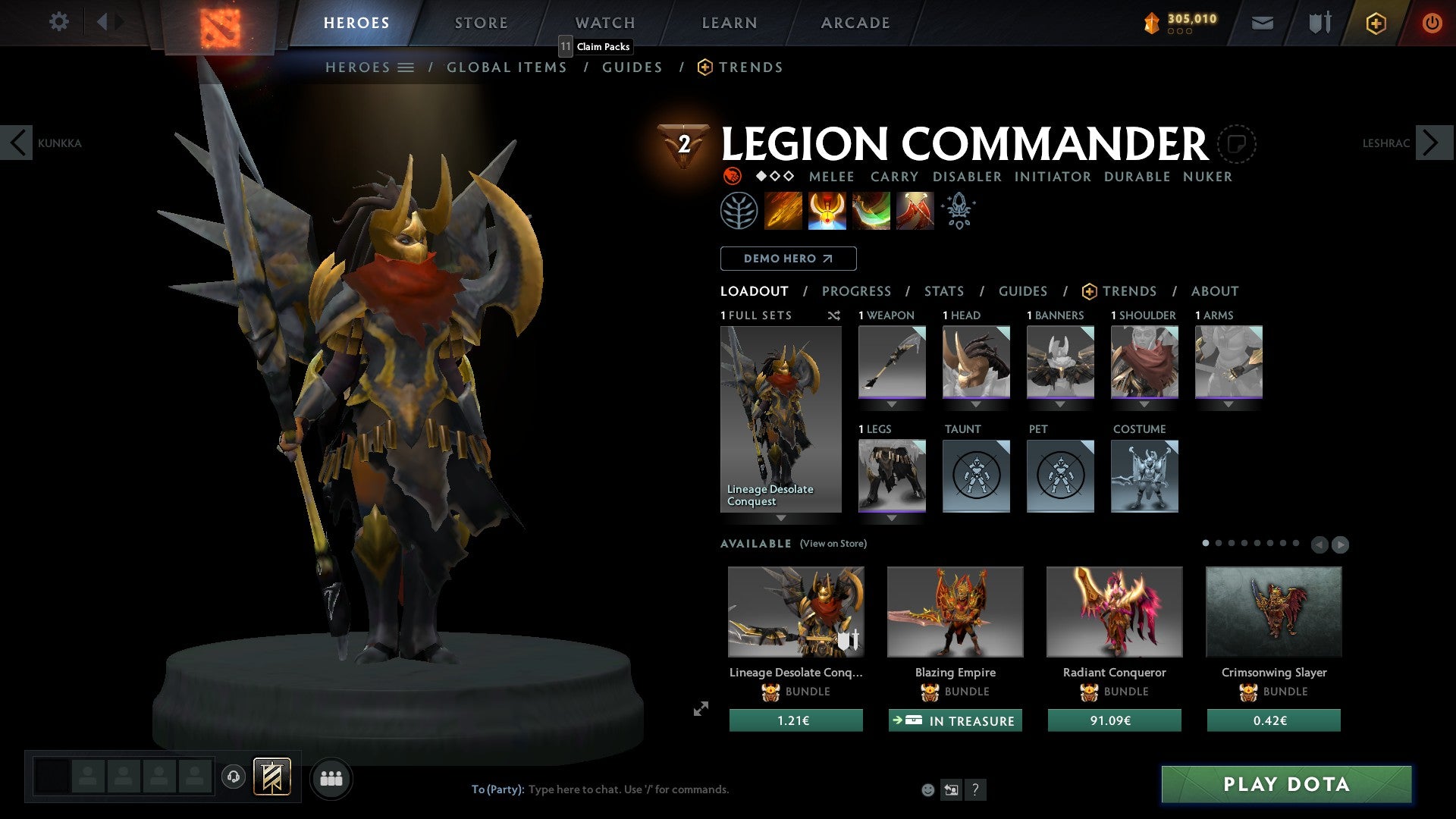Expand the Weapon slot dropdown arrow
Viewport: 1456px width, 819px height.
891,404
